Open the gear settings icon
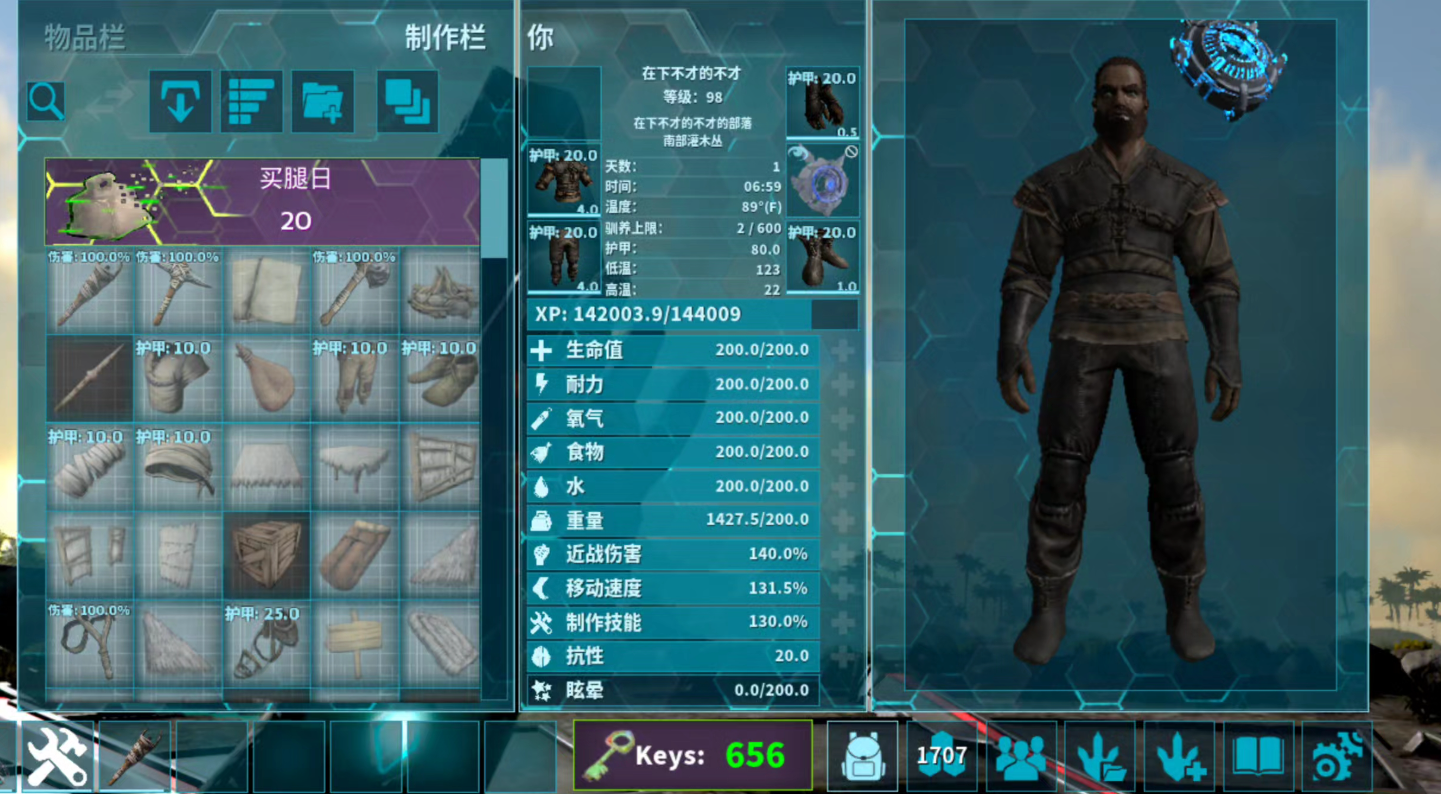This screenshot has height=794, width=1441. (1337, 756)
